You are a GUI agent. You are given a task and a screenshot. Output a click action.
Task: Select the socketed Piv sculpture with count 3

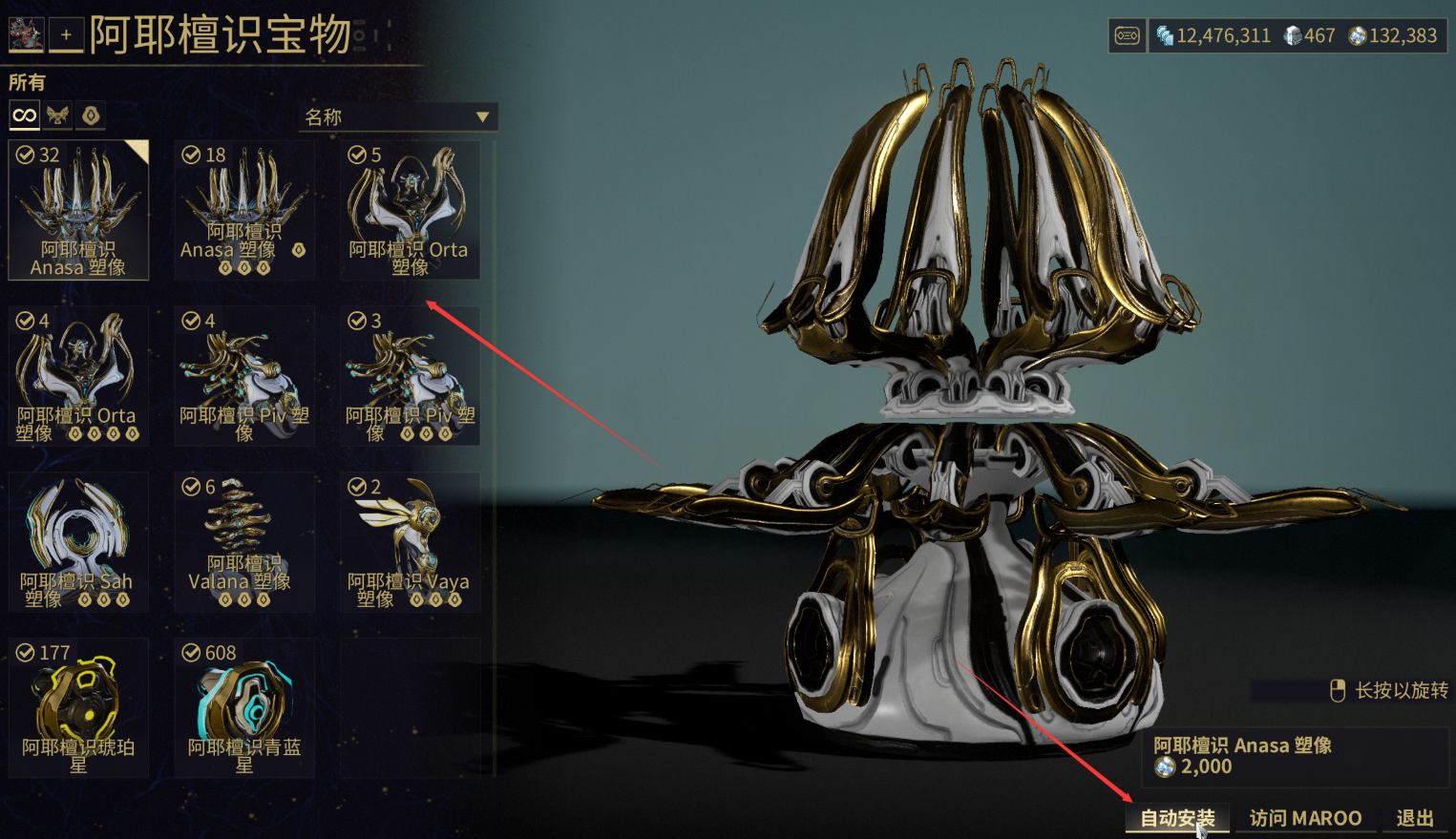[410, 376]
